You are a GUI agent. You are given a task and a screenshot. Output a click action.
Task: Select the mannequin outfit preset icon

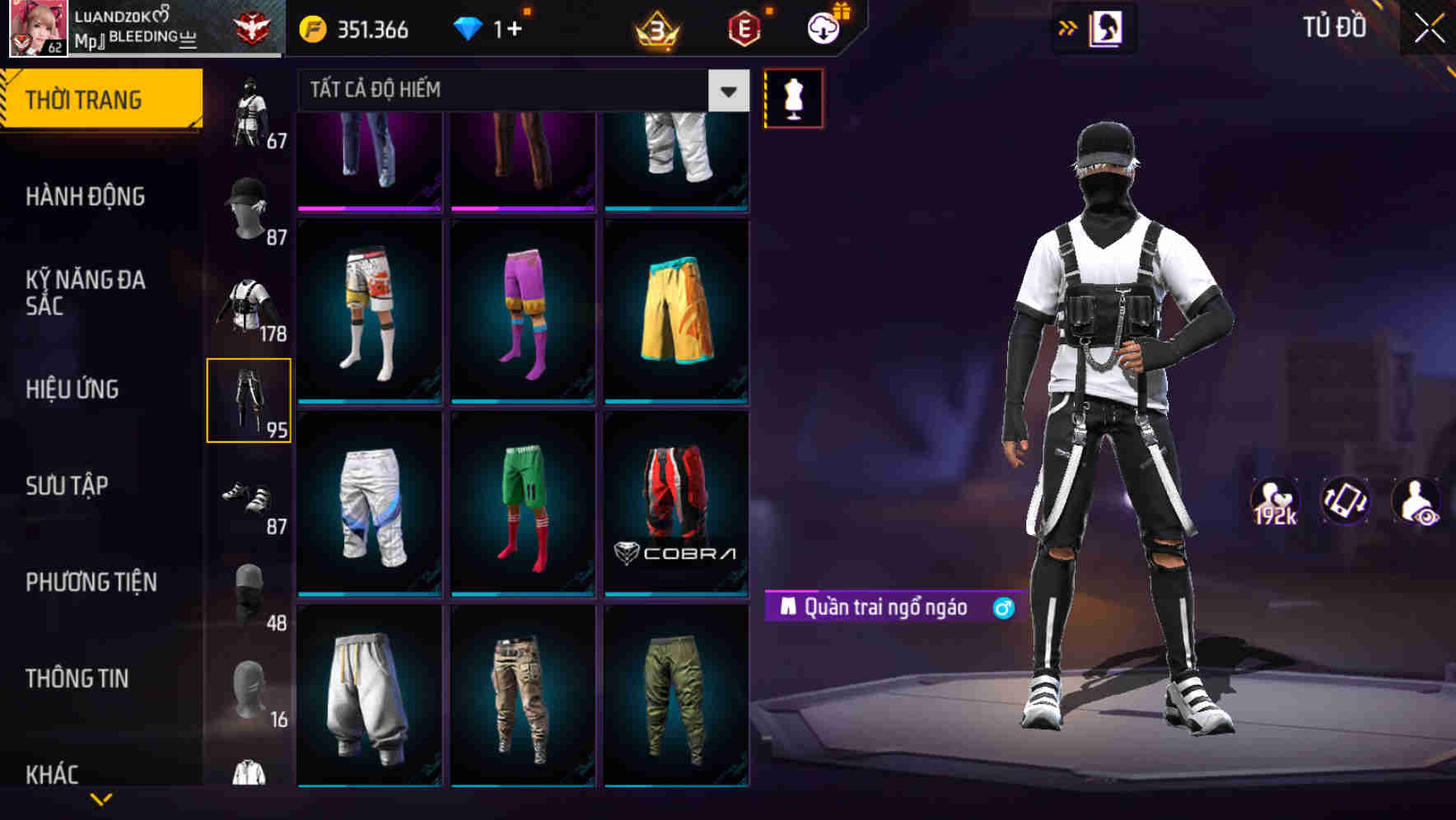pyautogui.click(x=793, y=97)
